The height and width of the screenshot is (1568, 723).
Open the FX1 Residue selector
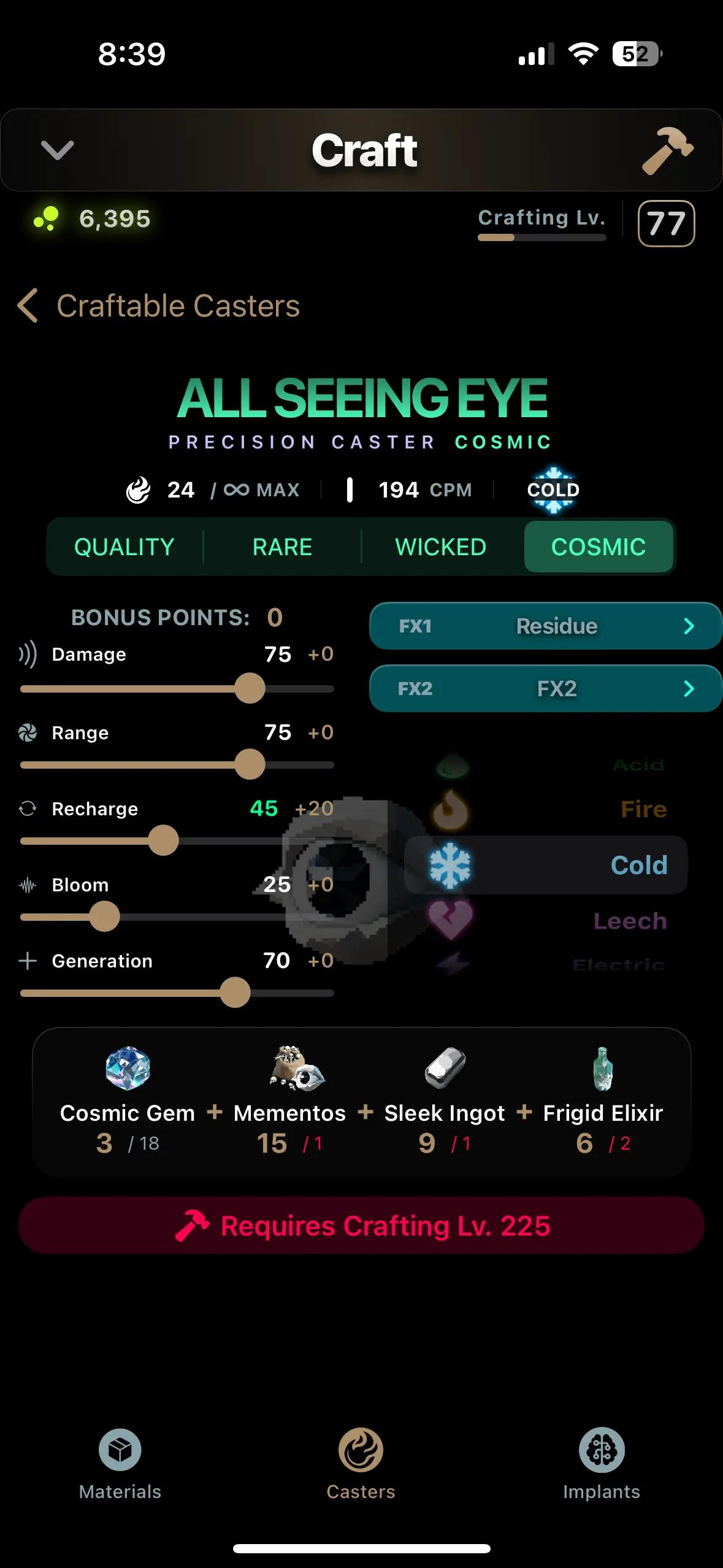[545, 626]
